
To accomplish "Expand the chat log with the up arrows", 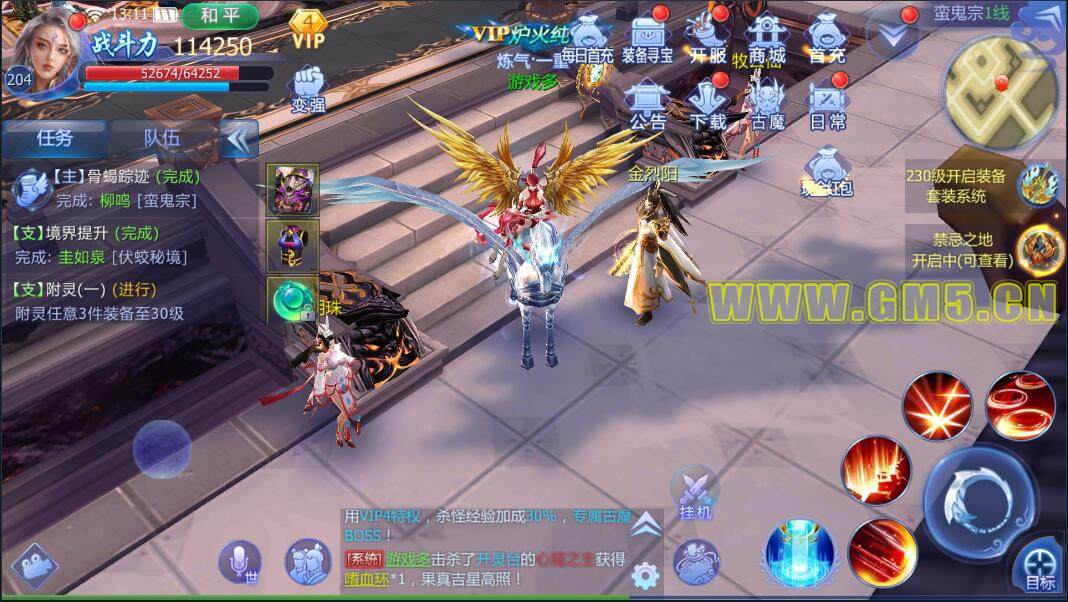I will click(x=645, y=523).
